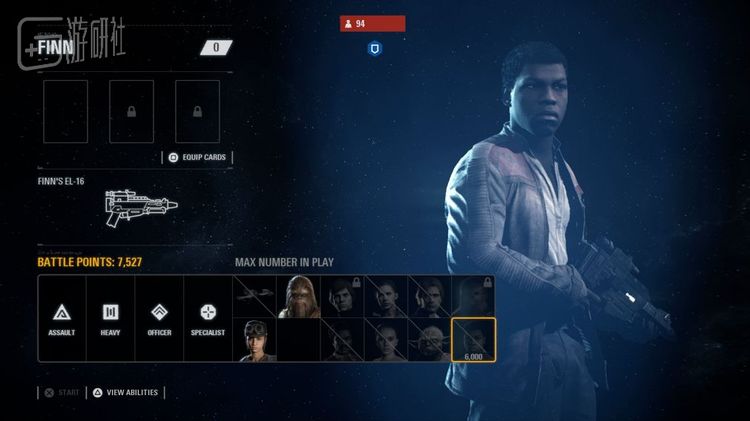Viewport: 750px width, 421px height.
Task: Select the trooper portrait with cap and goggles
Action: [x=255, y=340]
